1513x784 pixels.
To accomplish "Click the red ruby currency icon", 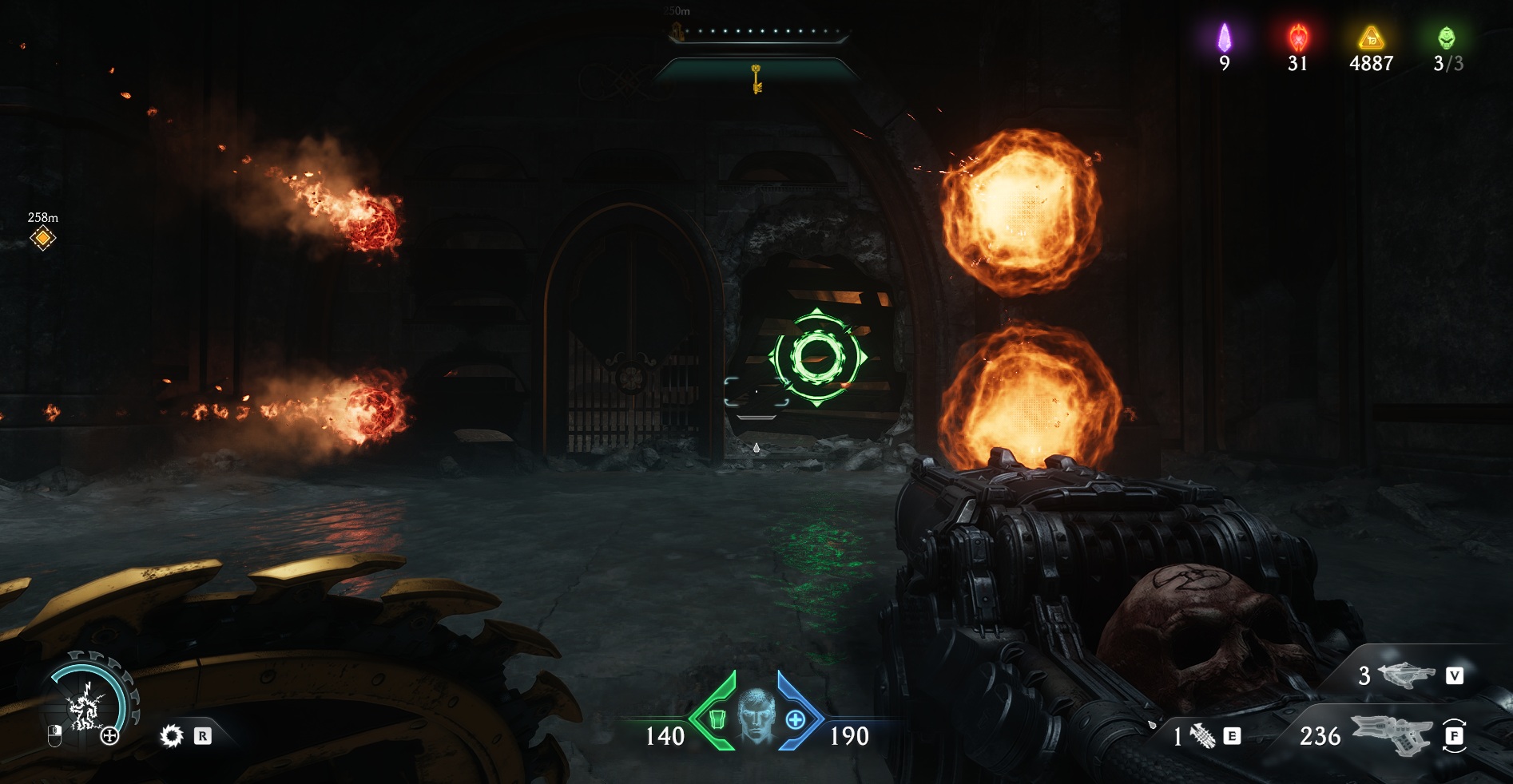I will 1298,38.
